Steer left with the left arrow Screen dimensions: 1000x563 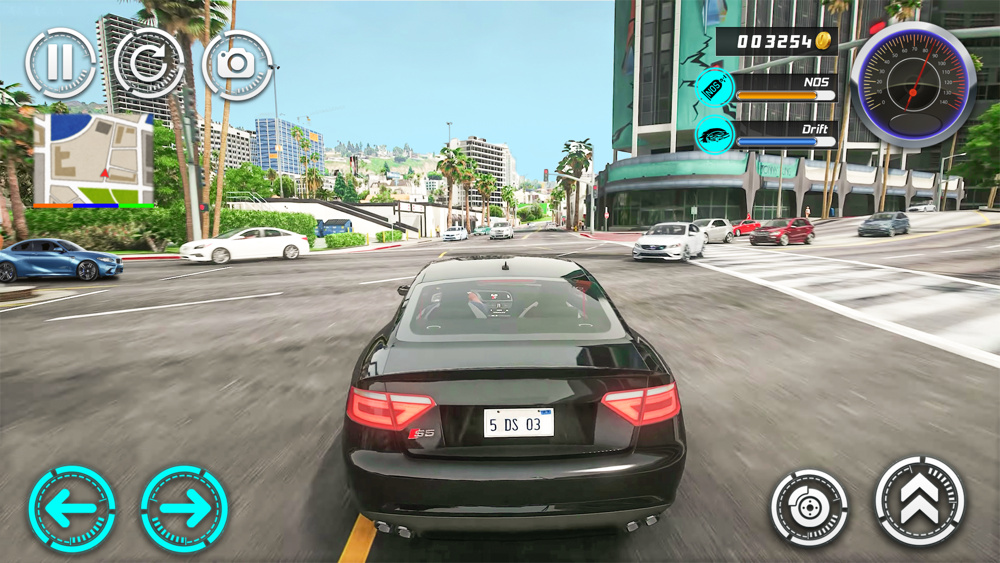click(x=72, y=508)
